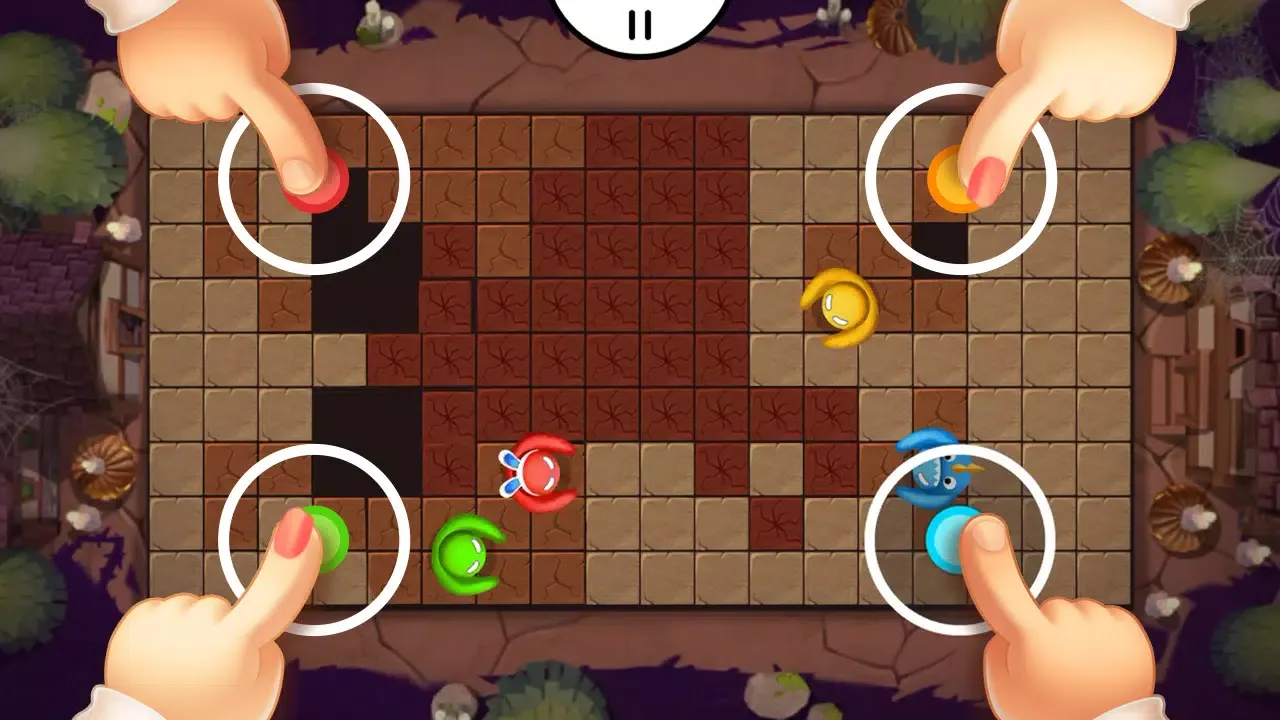Select the red snake character on the board
The height and width of the screenshot is (720, 1280).
[x=539, y=470]
